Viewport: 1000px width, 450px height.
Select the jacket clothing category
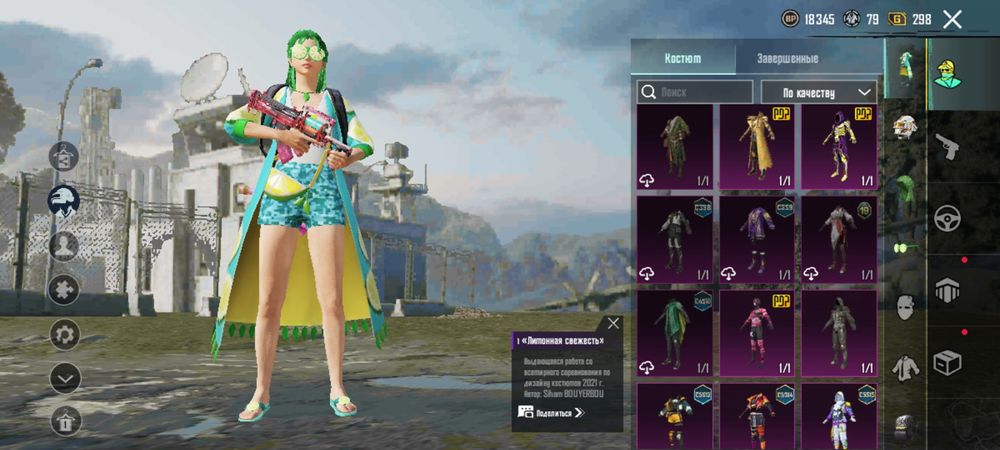(905, 368)
